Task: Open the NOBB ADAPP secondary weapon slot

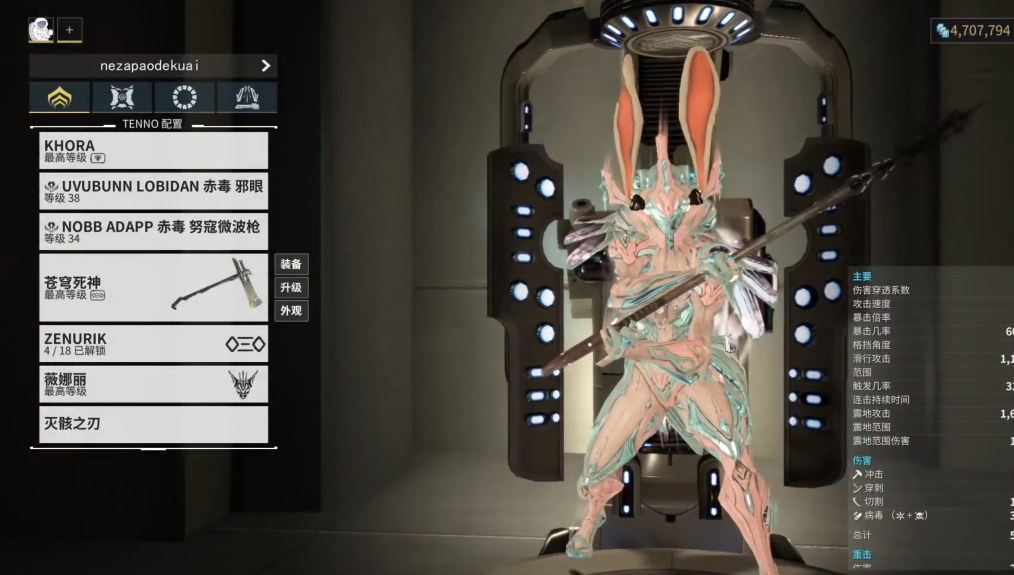Action: (x=154, y=231)
